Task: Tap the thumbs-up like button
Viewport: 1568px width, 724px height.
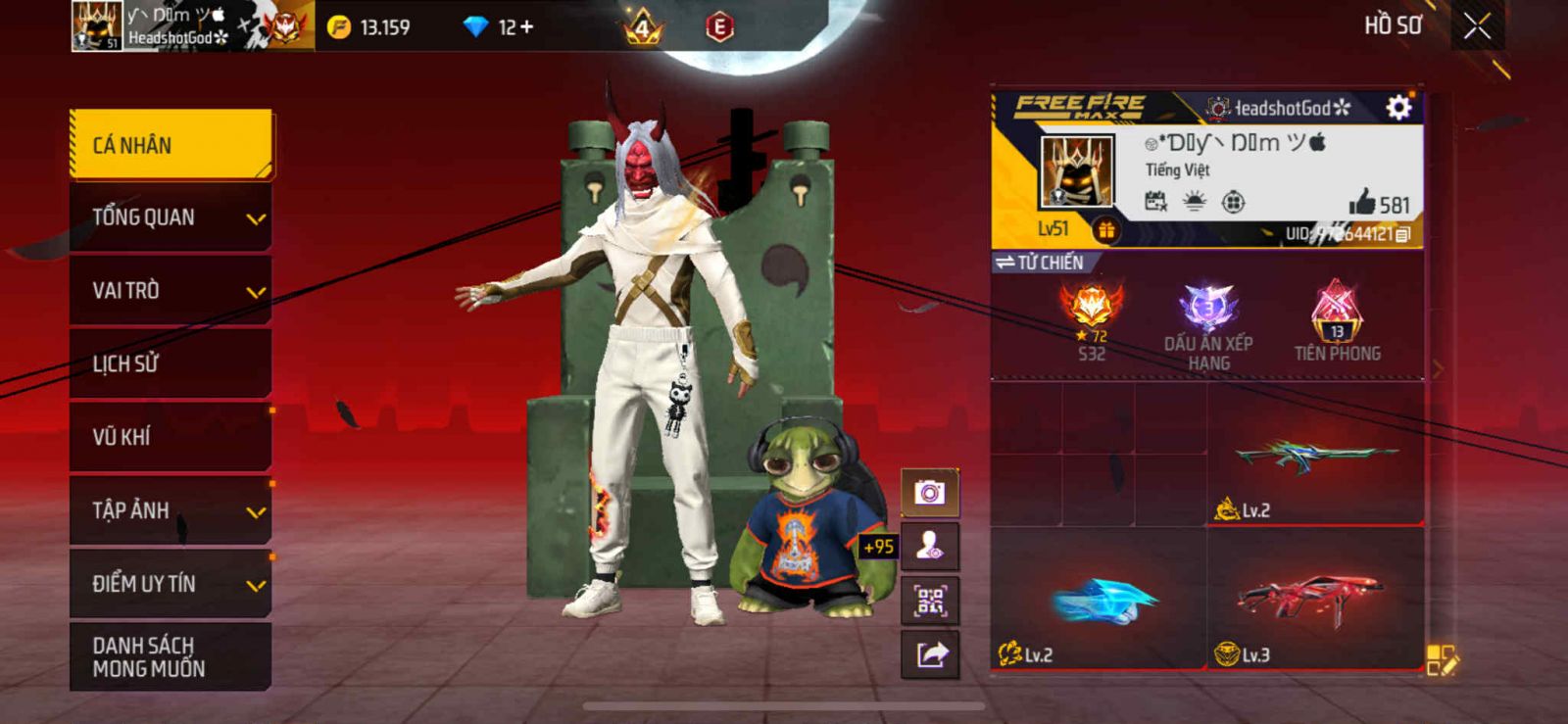Action: (1362, 203)
